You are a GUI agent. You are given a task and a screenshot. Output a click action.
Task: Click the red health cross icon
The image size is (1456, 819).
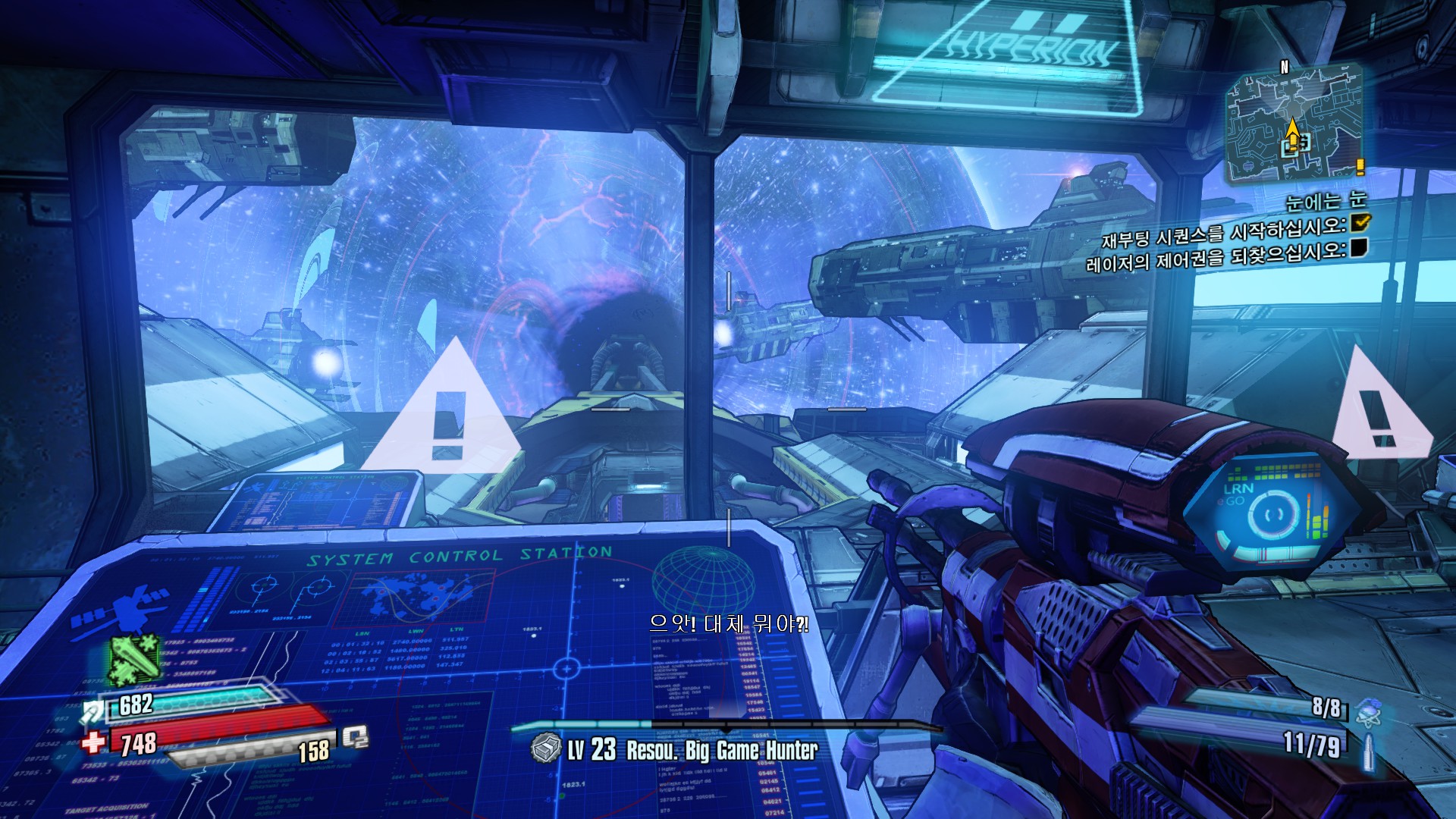(x=94, y=742)
